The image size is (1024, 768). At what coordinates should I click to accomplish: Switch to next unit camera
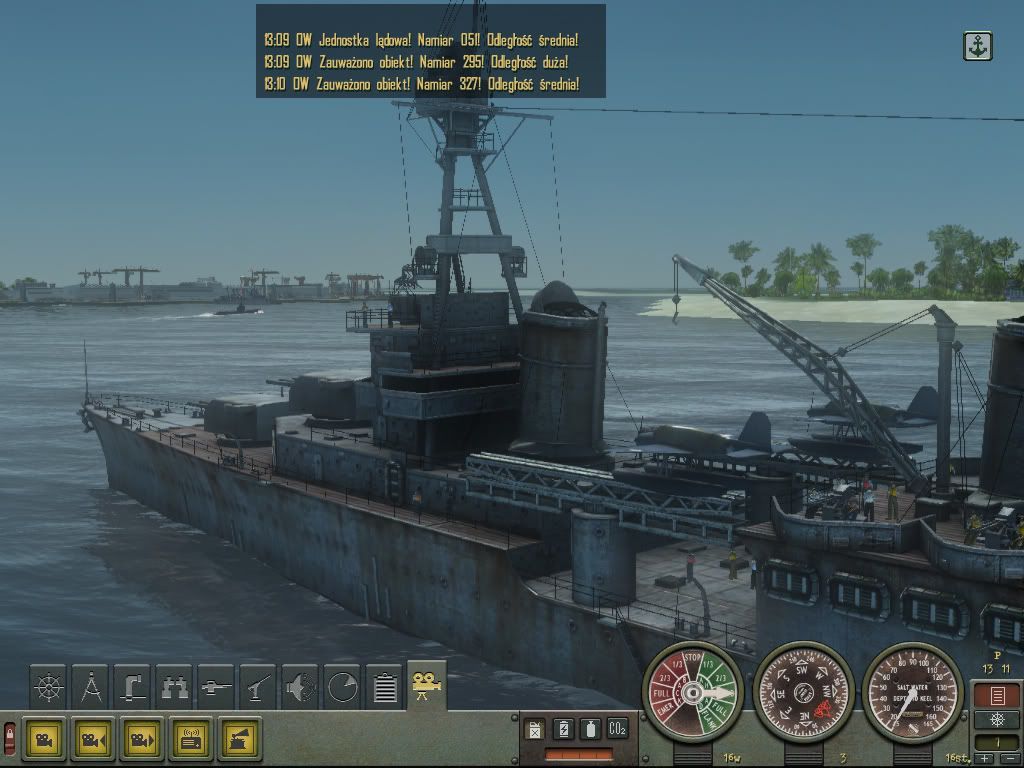pyautogui.click(x=142, y=739)
